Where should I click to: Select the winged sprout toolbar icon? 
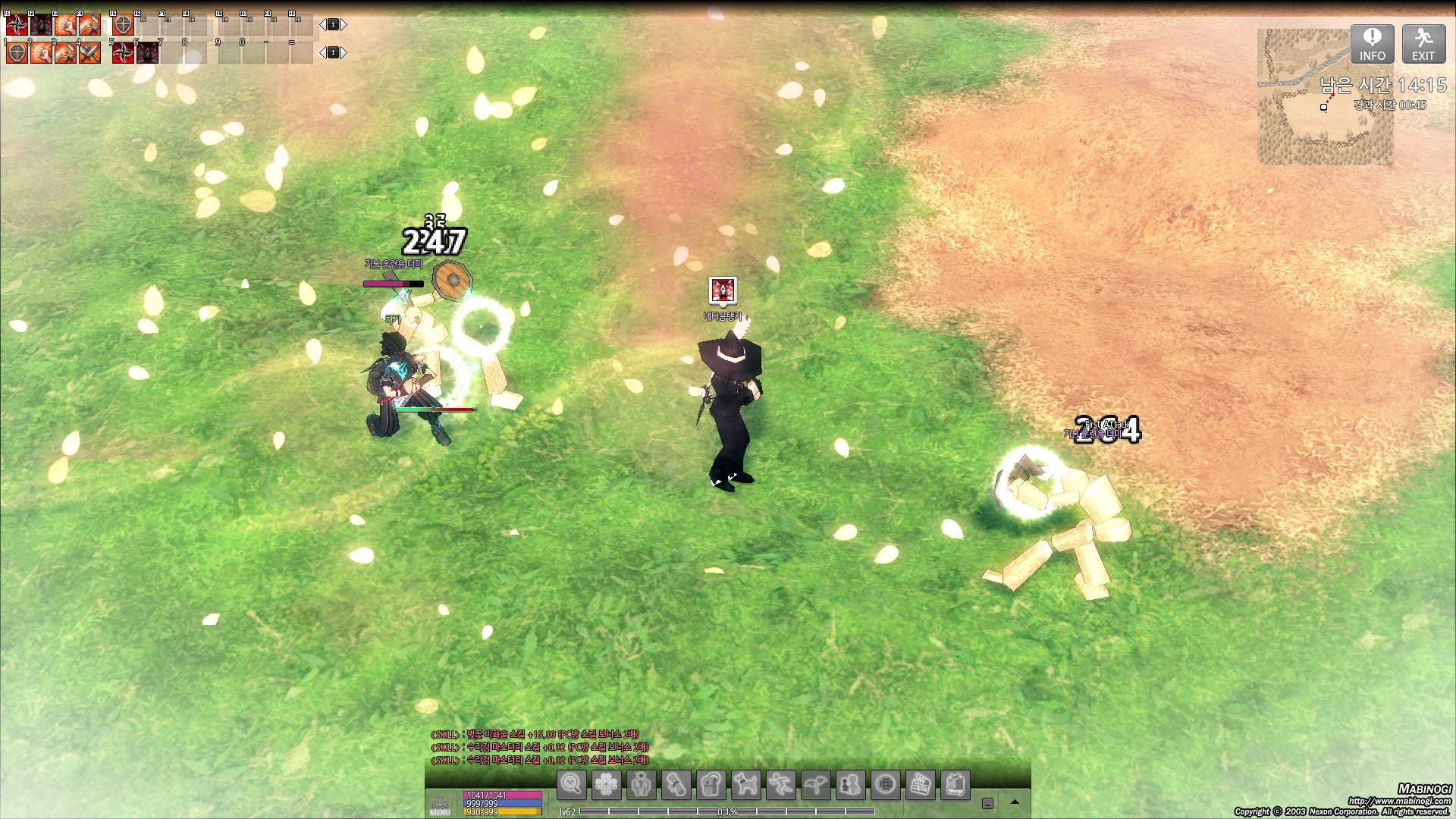coord(815,785)
